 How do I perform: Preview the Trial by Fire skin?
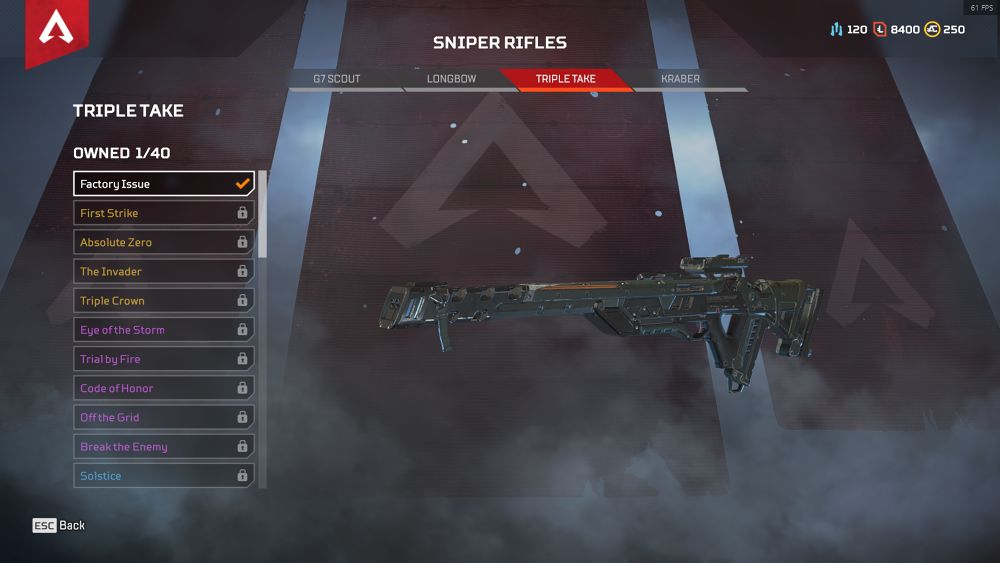(164, 359)
